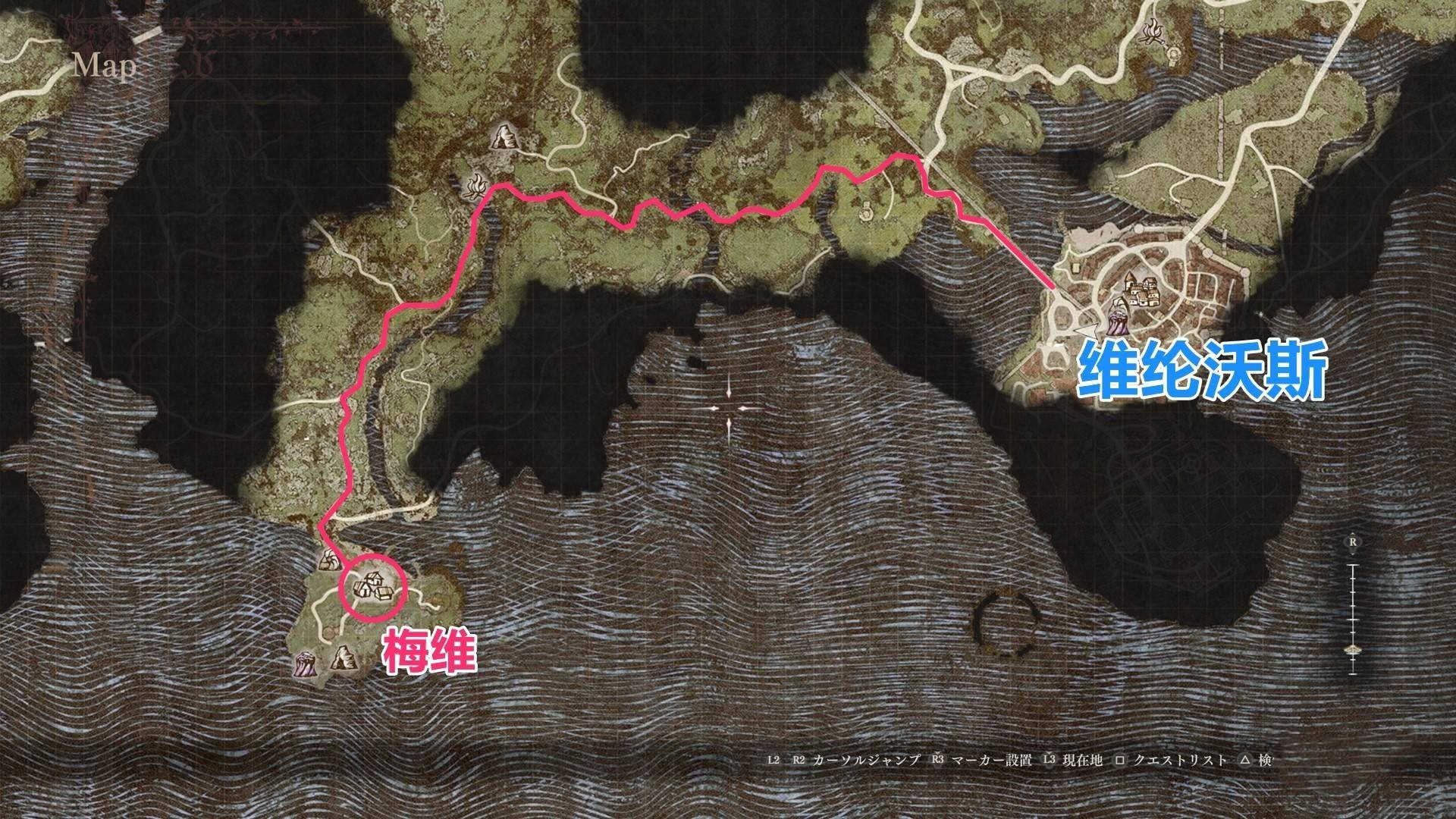The image size is (1456, 819).
Task: Click the rock arch cave icon near Melve
Action: pos(344,658)
